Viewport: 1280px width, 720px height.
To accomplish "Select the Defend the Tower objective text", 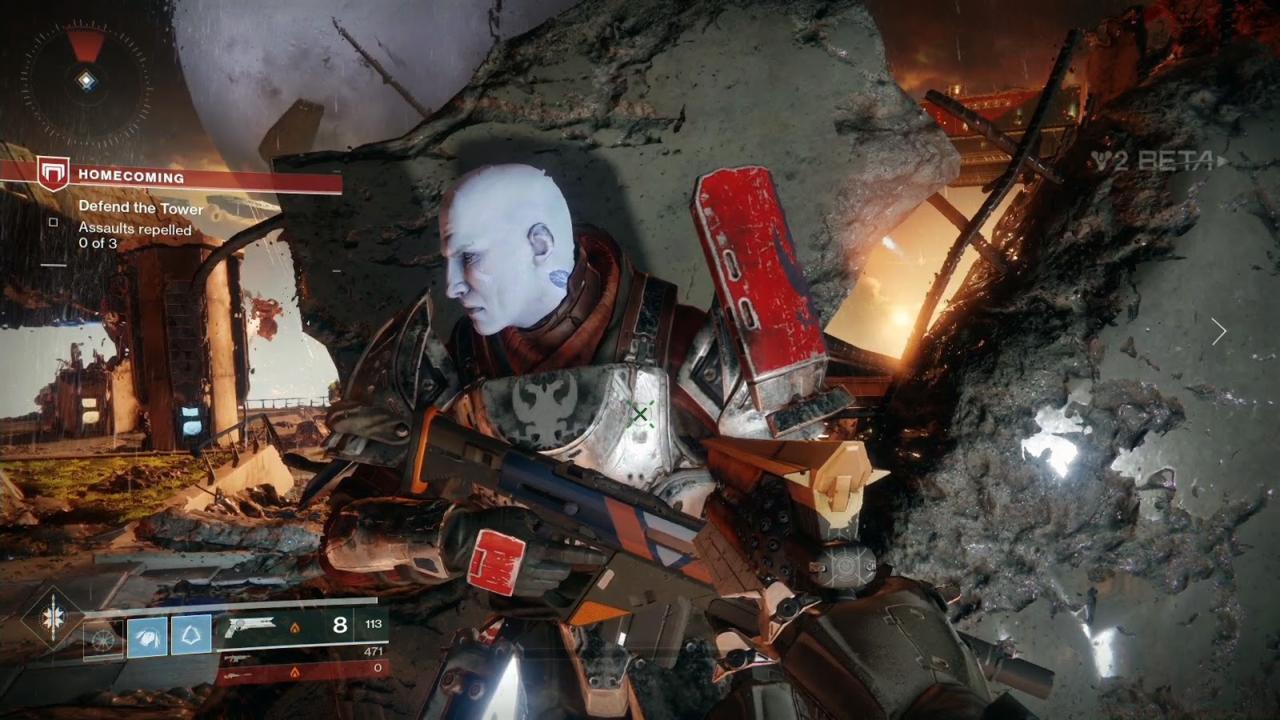I will click(x=141, y=208).
